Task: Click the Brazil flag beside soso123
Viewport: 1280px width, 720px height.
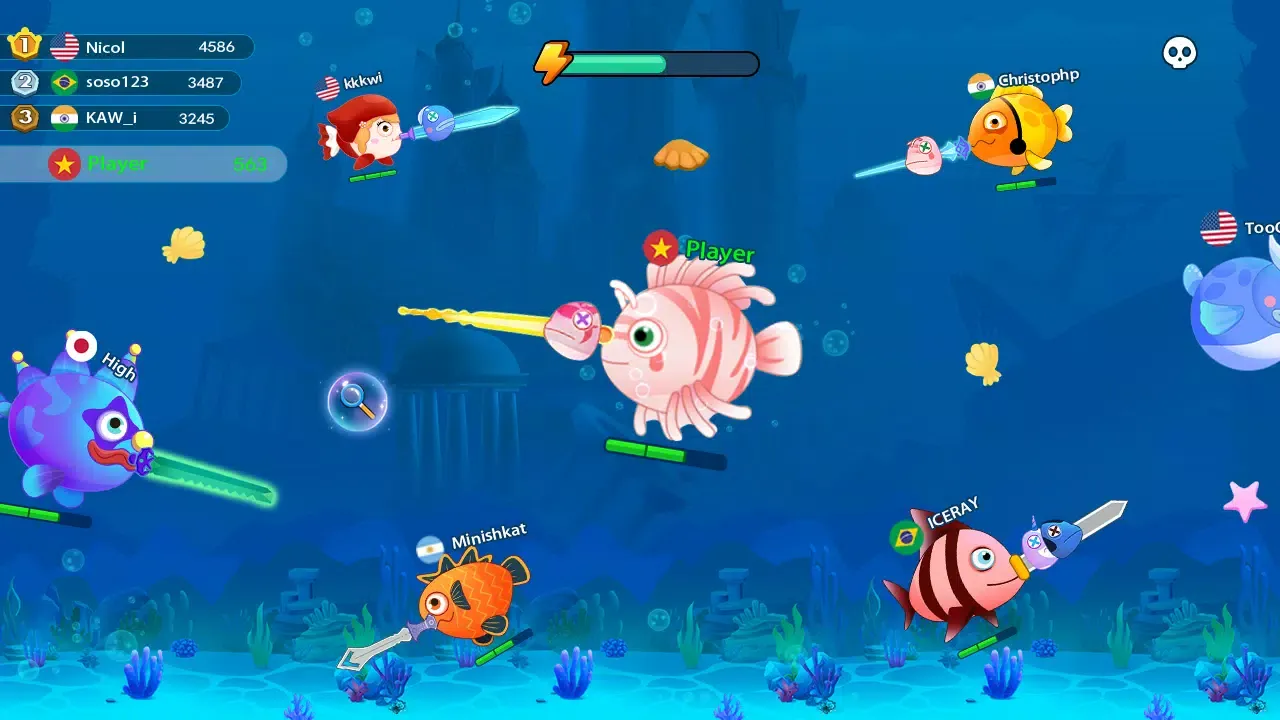Action: coord(65,82)
